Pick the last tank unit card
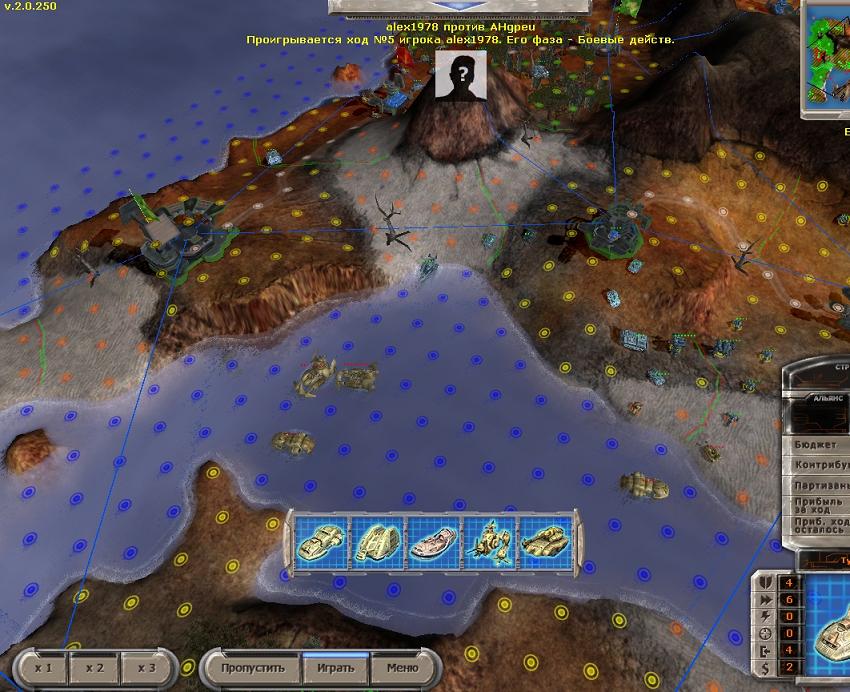This screenshot has height=692, width=850. tap(544, 542)
